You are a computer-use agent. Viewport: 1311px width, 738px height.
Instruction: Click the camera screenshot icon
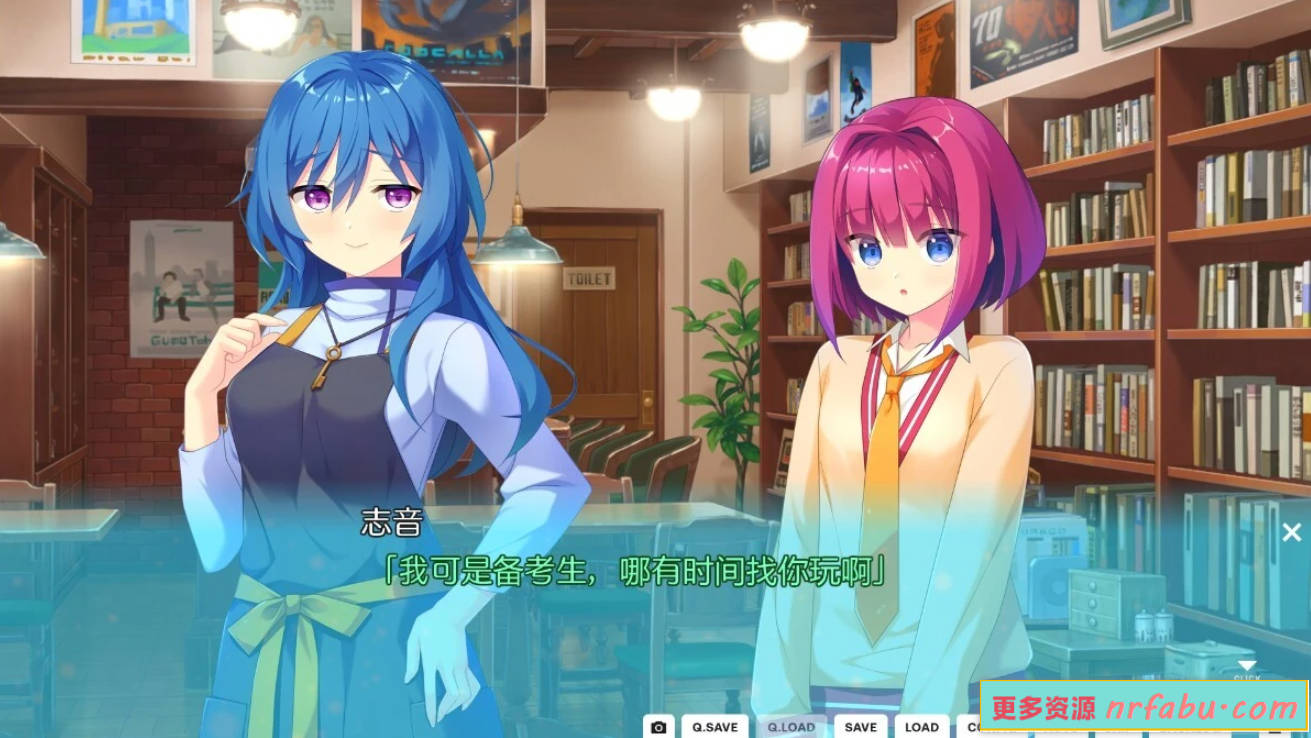click(657, 727)
